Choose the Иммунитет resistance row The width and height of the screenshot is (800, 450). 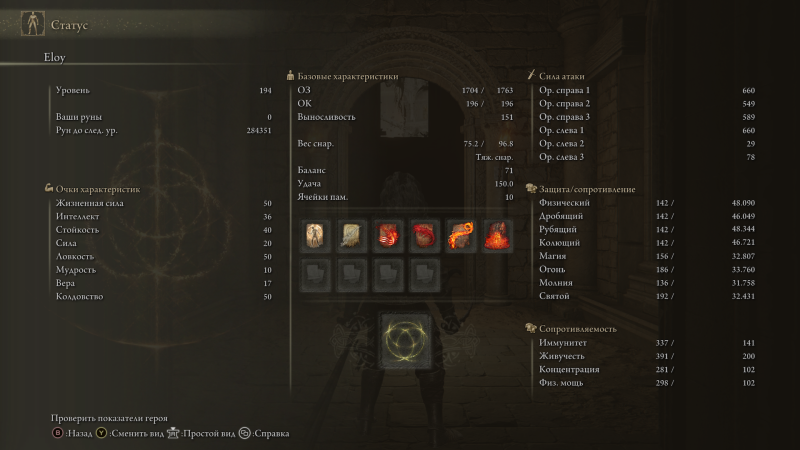(646, 343)
